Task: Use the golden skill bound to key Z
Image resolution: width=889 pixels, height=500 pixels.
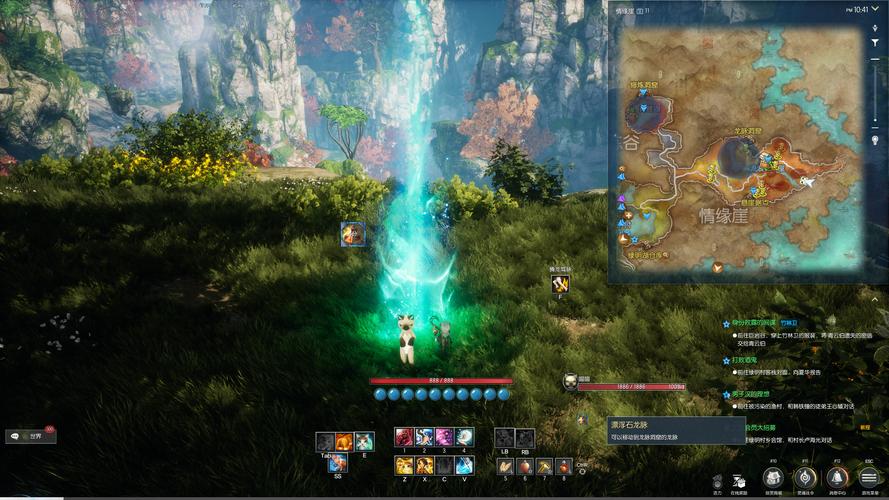Action: click(x=404, y=465)
